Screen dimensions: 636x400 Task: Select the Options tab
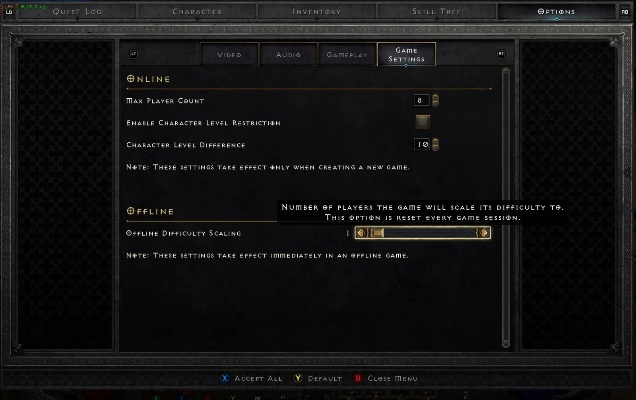point(556,12)
